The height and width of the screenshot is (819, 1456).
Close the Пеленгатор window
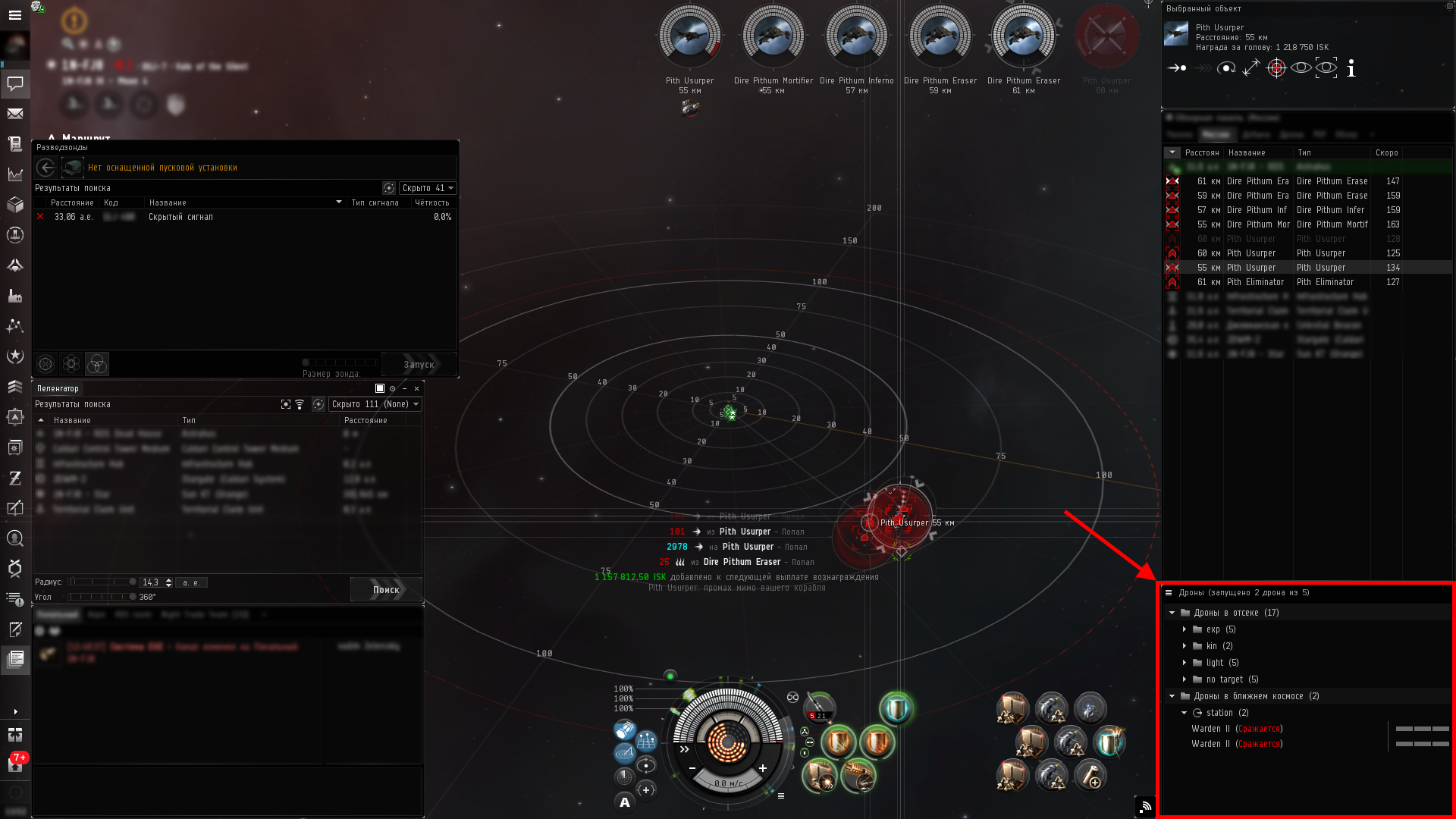(416, 388)
